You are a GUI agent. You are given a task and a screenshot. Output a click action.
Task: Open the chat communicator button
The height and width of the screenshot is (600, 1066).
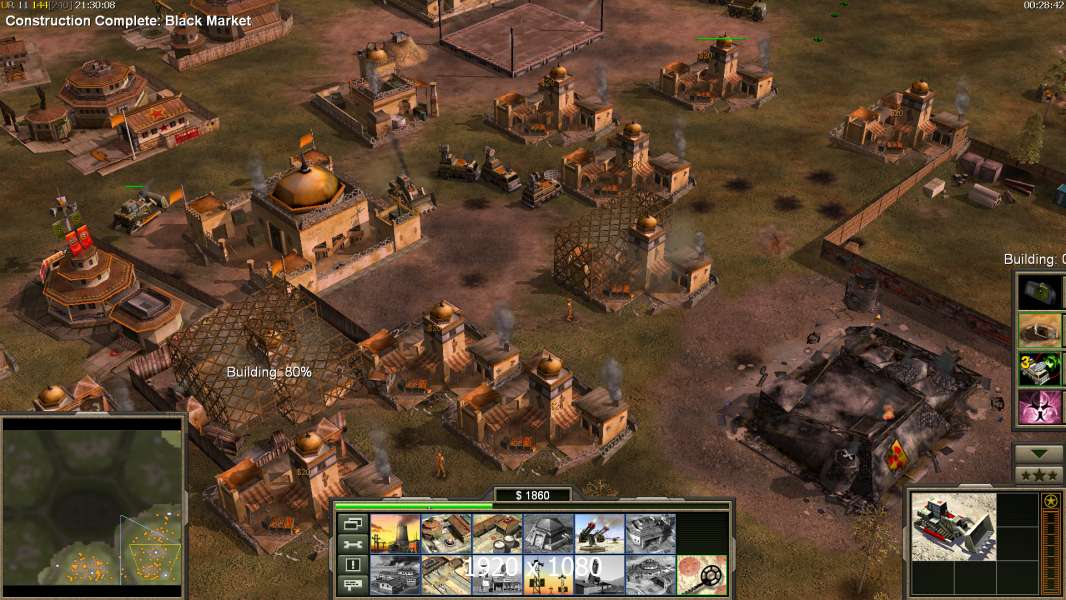coord(351,585)
